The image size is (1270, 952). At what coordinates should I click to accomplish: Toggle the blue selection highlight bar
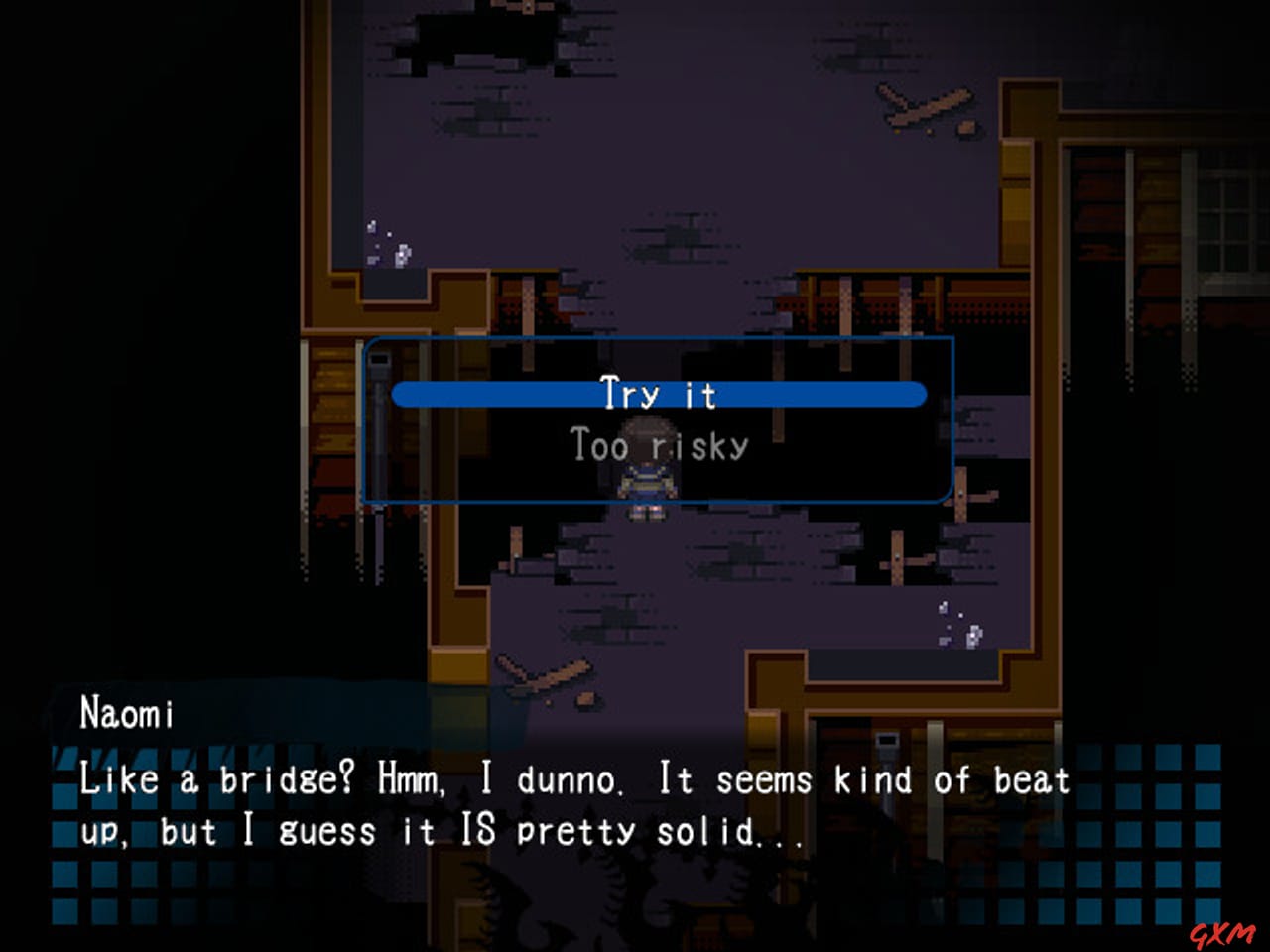click(x=658, y=394)
